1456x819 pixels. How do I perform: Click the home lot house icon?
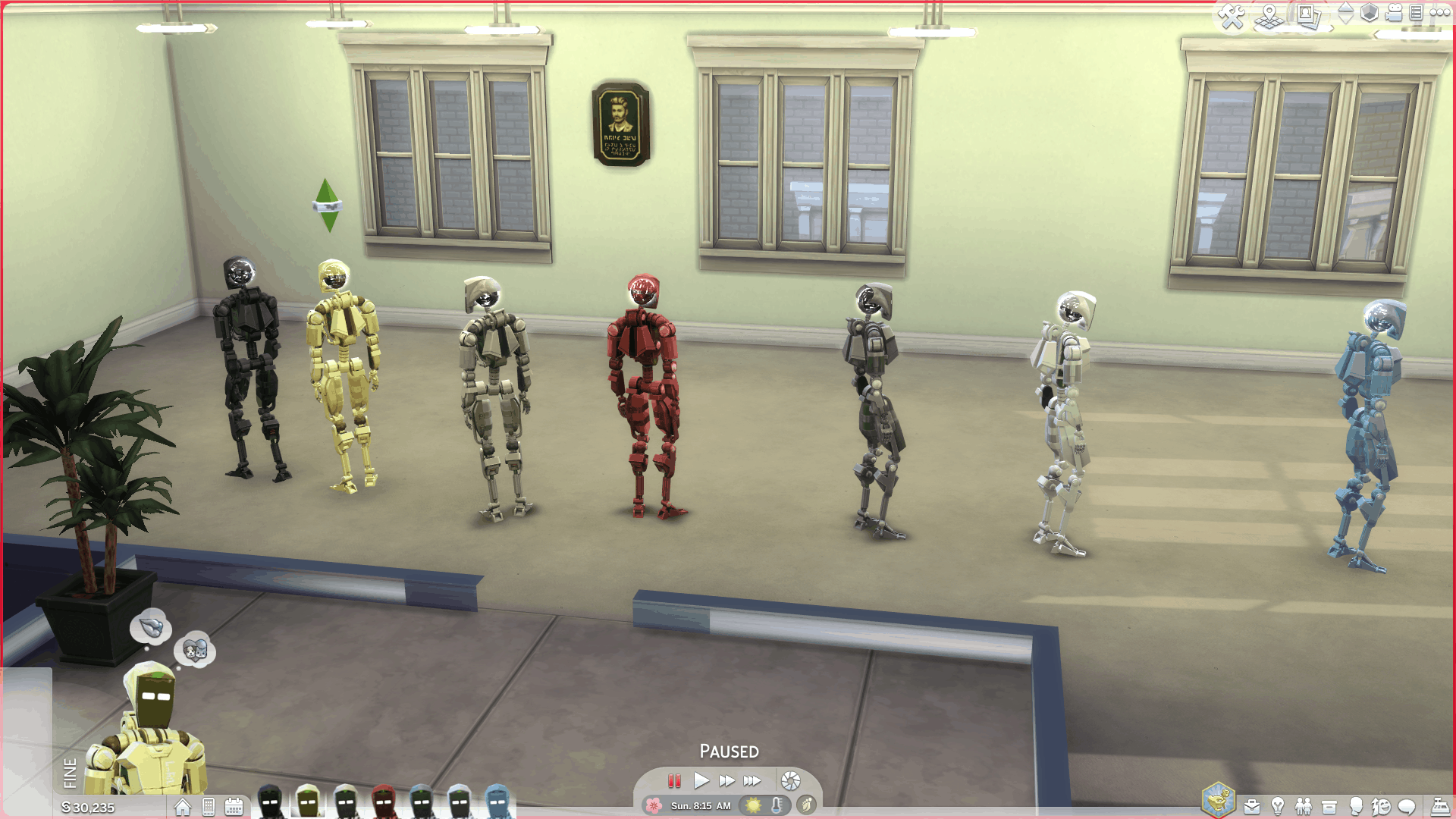point(183,807)
